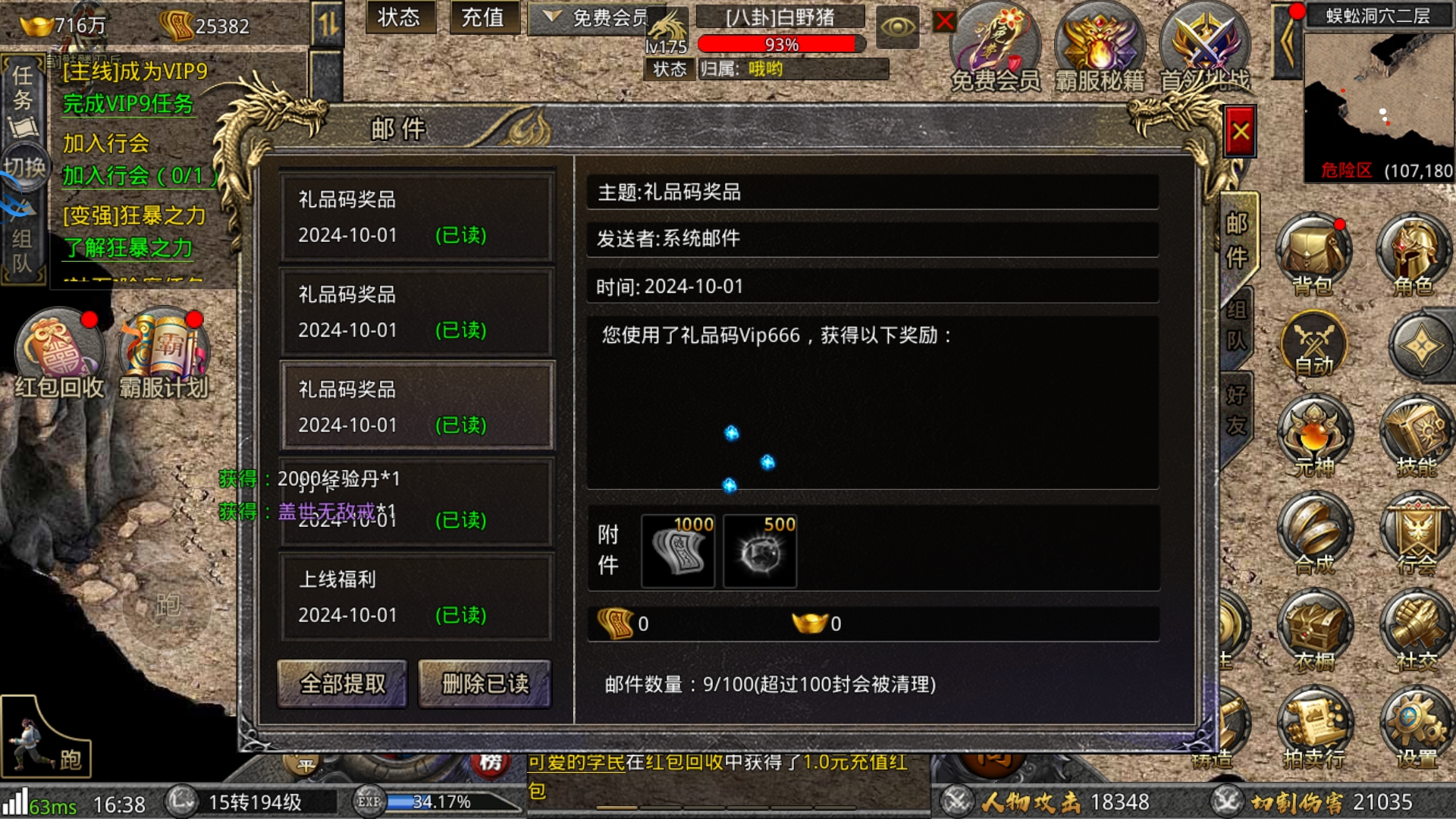Open the 上线福利 mail entry
Screen dimensions: 1456x819
pos(416,597)
